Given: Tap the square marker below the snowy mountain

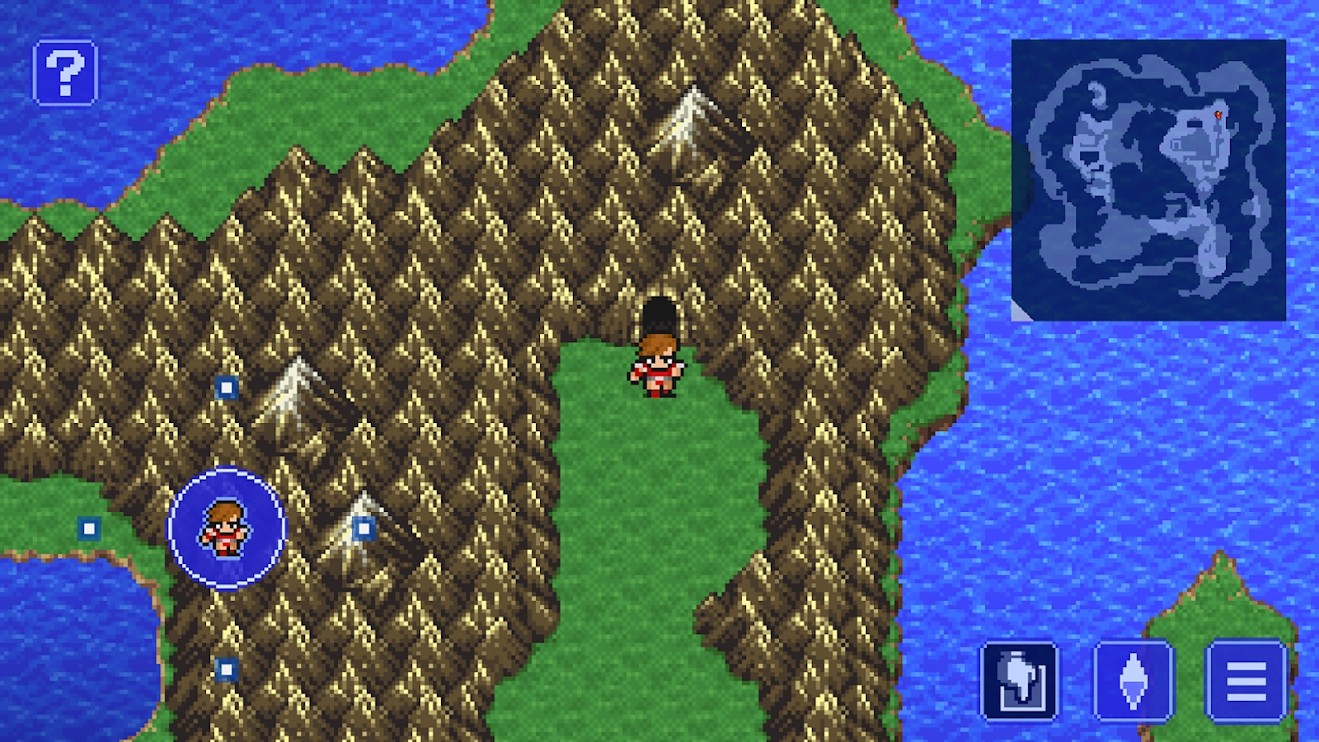Looking at the screenshot, I should [x=364, y=528].
